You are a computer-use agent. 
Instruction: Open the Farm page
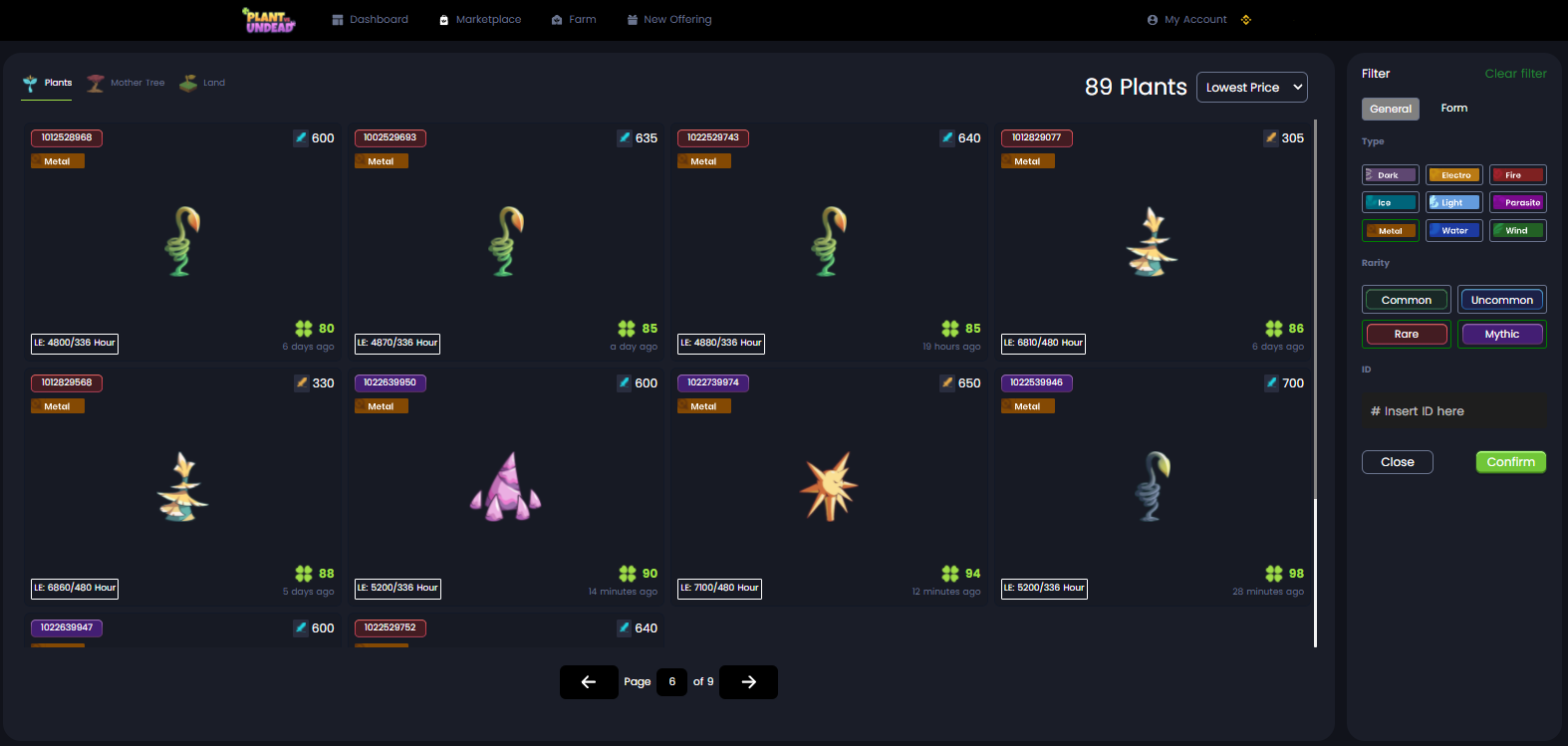click(574, 20)
